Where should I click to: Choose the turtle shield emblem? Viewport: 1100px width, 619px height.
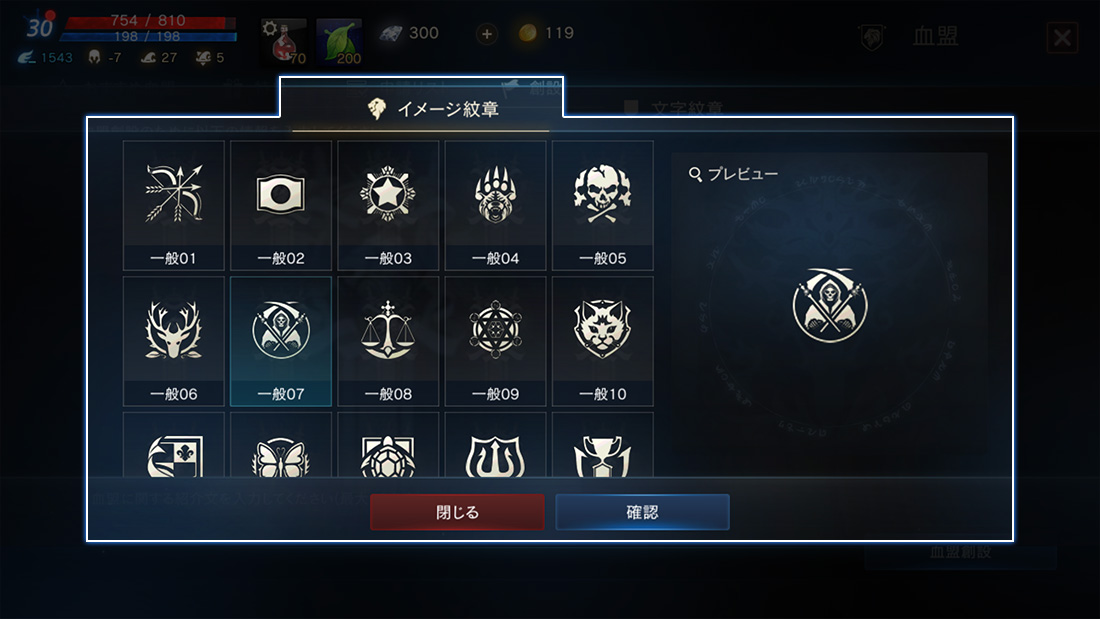pyautogui.click(x=388, y=454)
